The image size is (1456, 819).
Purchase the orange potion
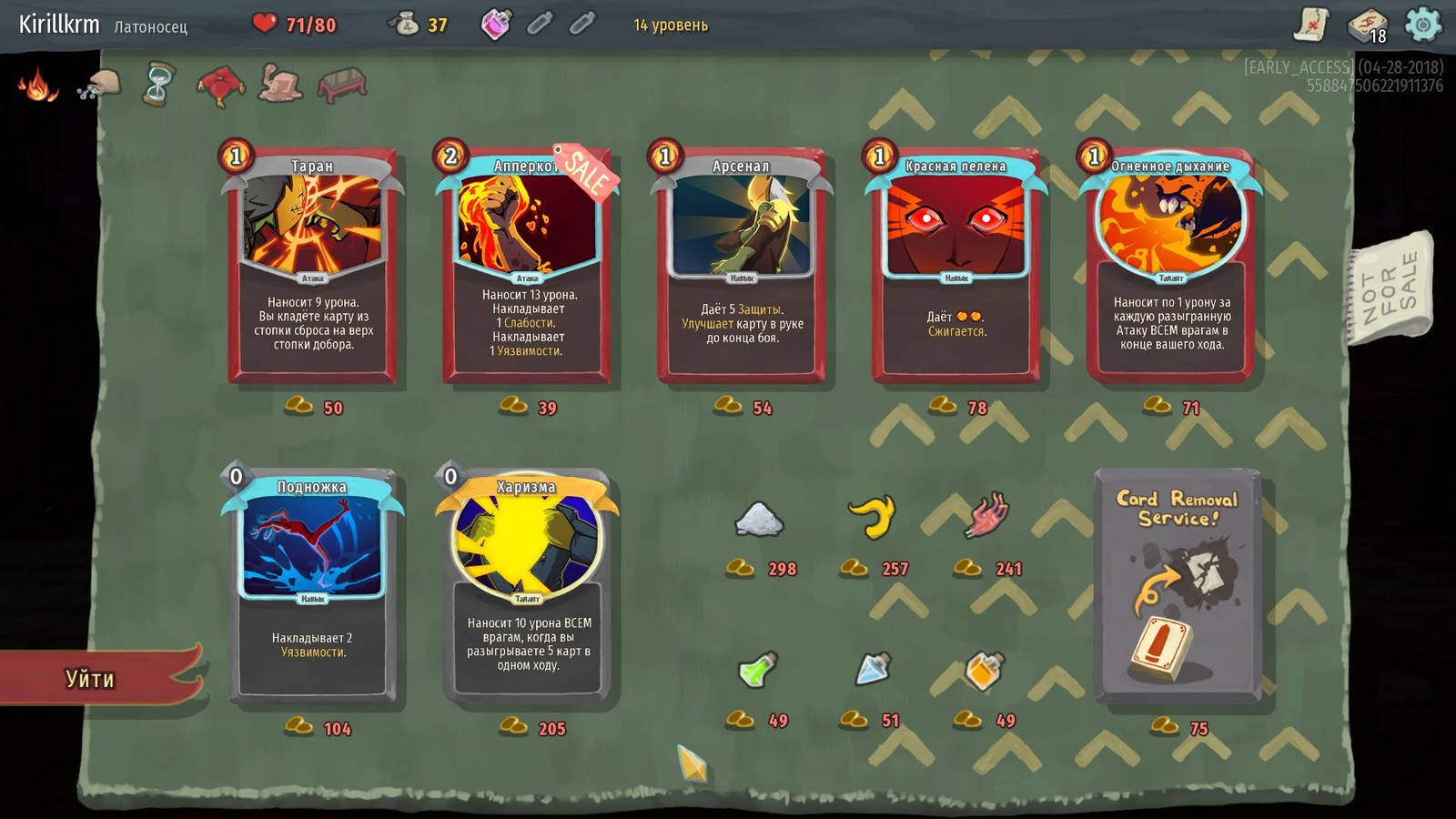coord(985,672)
